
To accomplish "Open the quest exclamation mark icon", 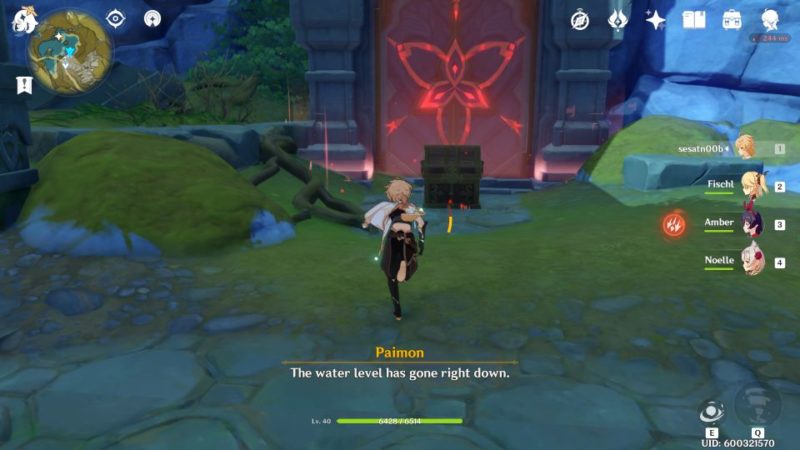I will (x=23, y=85).
